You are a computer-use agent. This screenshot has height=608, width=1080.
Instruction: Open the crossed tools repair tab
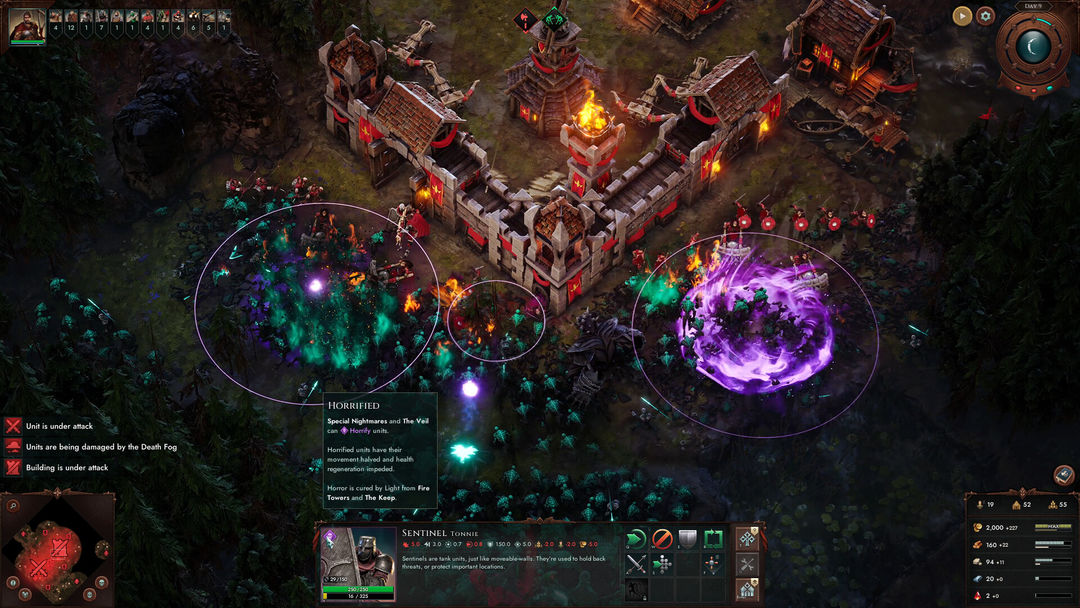(747, 565)
